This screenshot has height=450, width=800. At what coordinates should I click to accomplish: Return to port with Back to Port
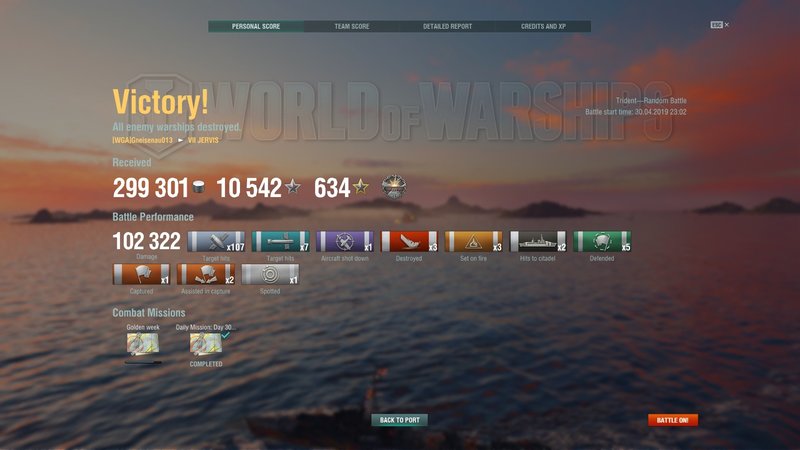[399, 420]
